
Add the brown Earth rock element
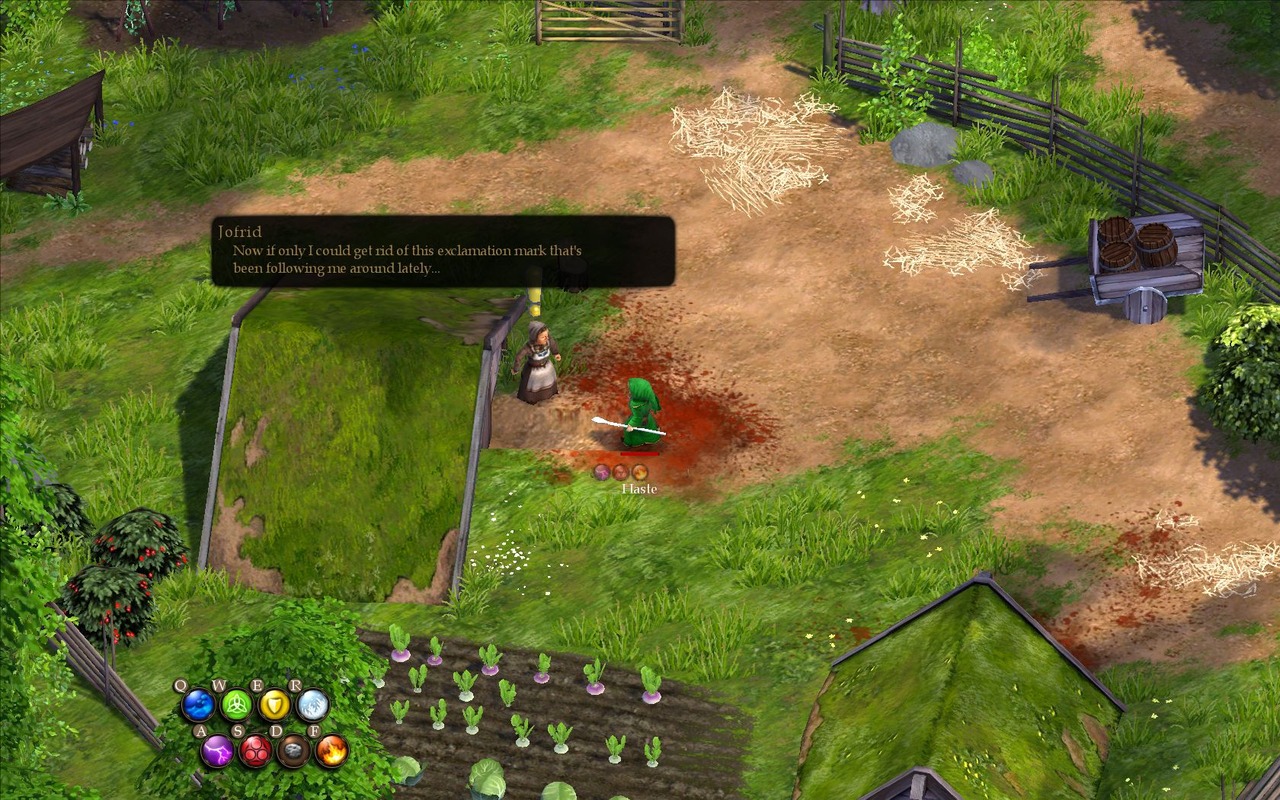293,750
